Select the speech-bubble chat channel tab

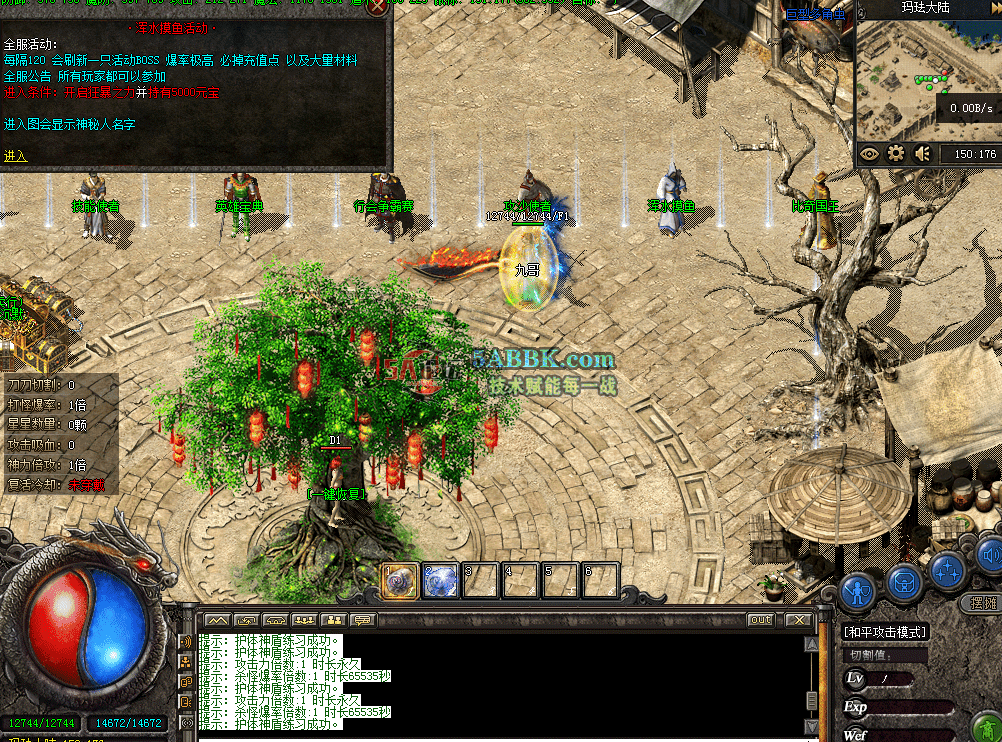(362, 620)
